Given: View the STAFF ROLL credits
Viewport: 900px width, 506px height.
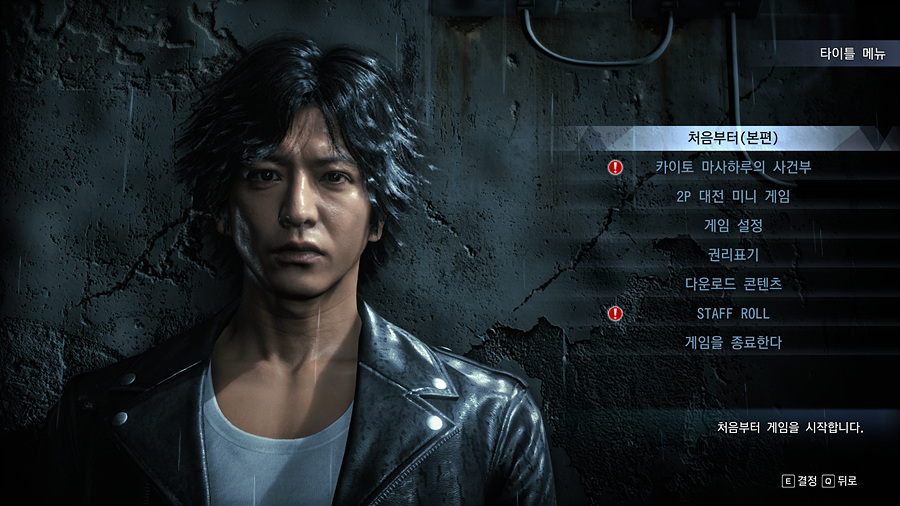Looking at the screenshot, I should (733, 313).
